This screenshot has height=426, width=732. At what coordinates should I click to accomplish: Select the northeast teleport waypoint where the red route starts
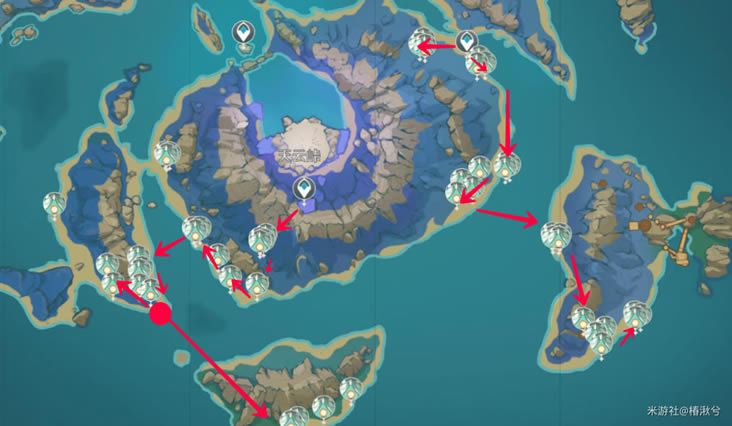(466, 41)
